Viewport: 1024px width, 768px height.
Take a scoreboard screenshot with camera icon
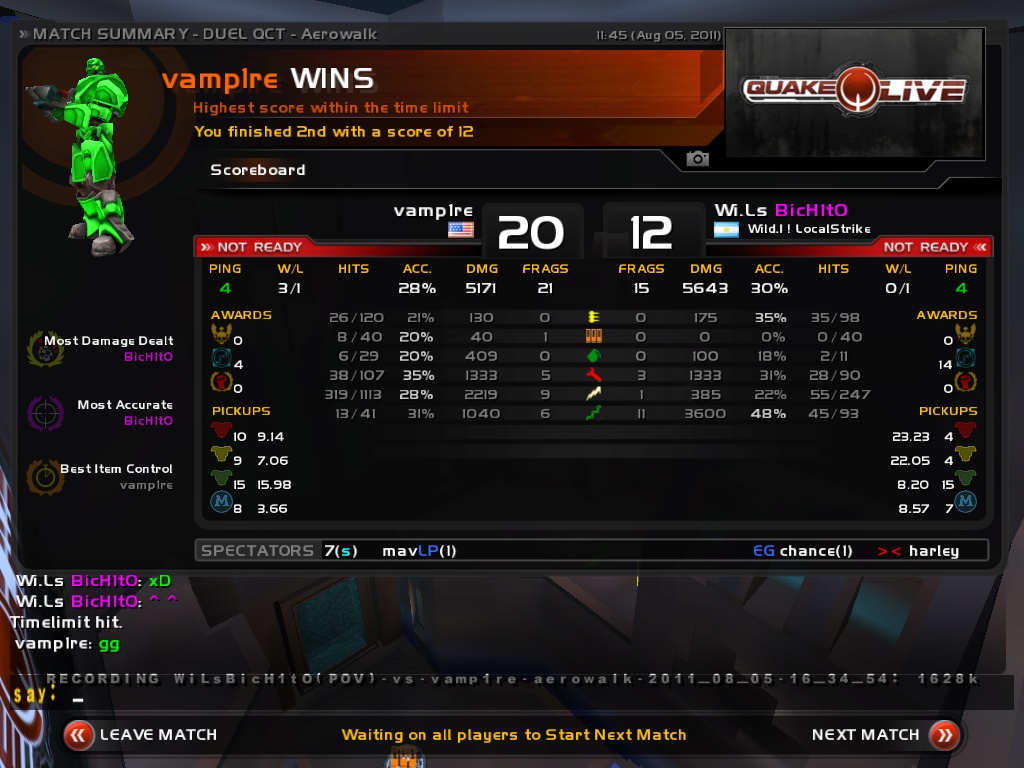tap(697, 159)
